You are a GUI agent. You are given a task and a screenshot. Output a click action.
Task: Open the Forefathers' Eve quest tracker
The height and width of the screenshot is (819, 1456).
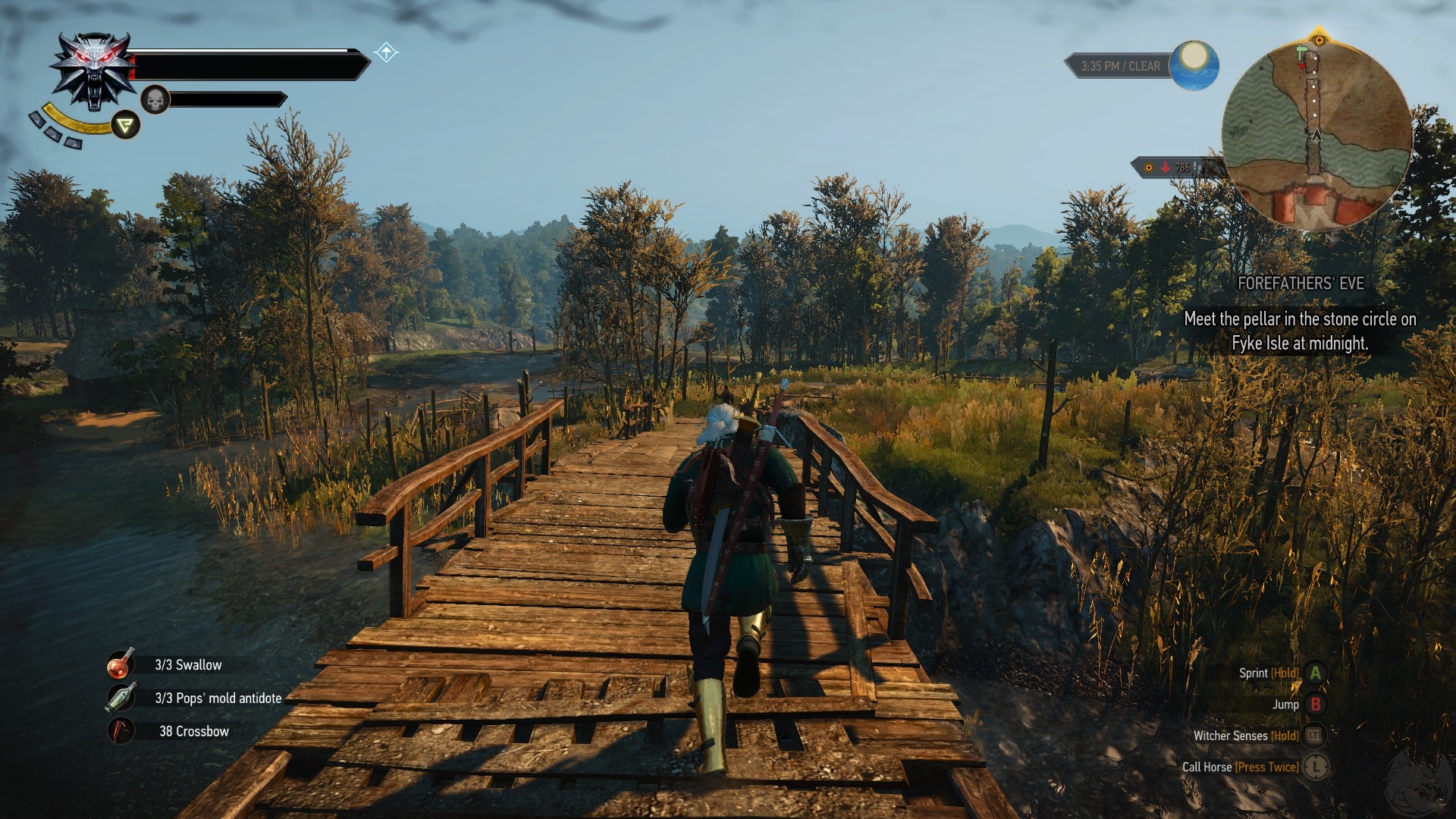1300,284
